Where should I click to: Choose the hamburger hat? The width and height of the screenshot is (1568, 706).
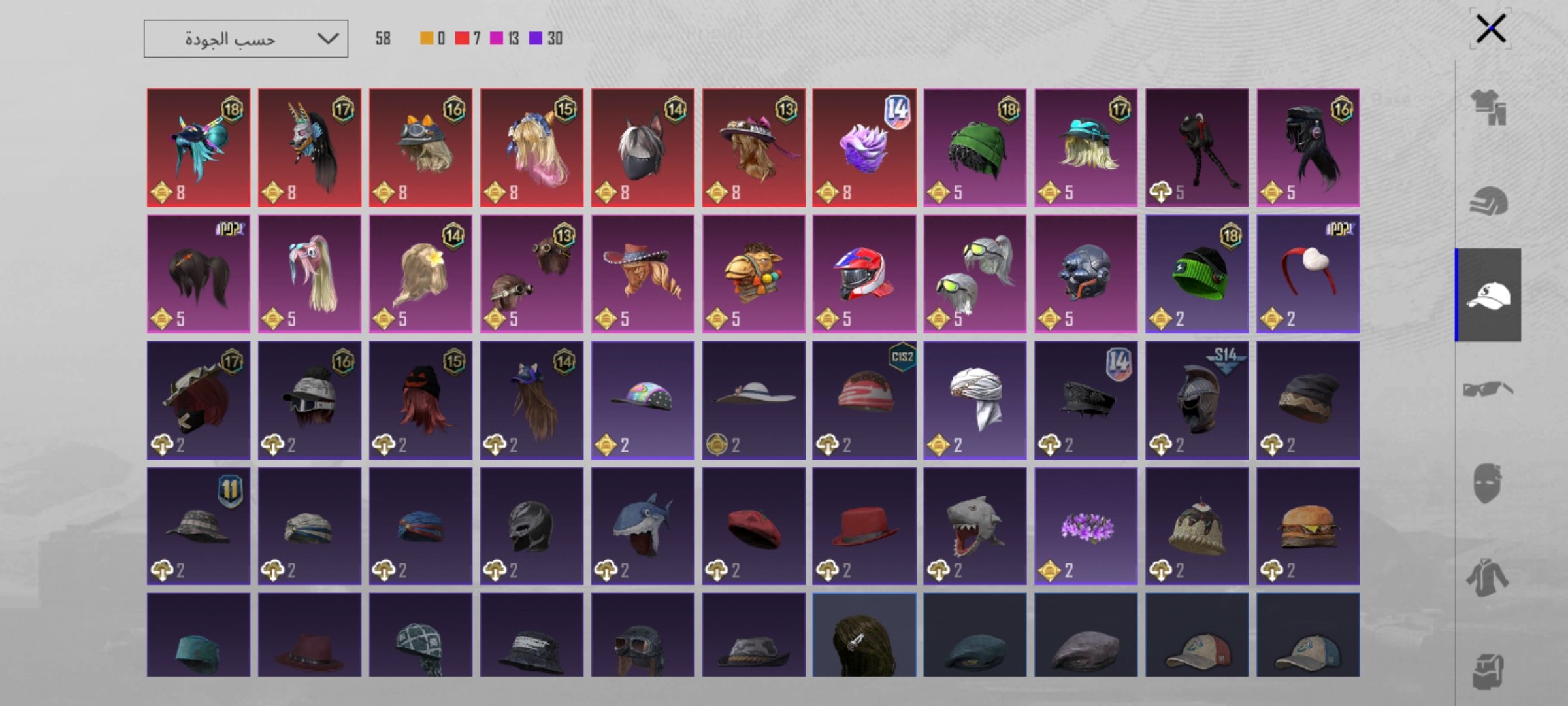1308,526
